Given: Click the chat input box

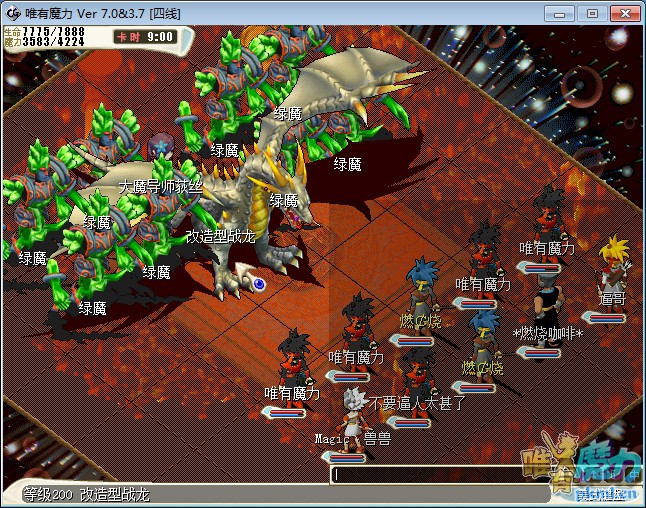Looking at the screenshot, I should 438,475.
